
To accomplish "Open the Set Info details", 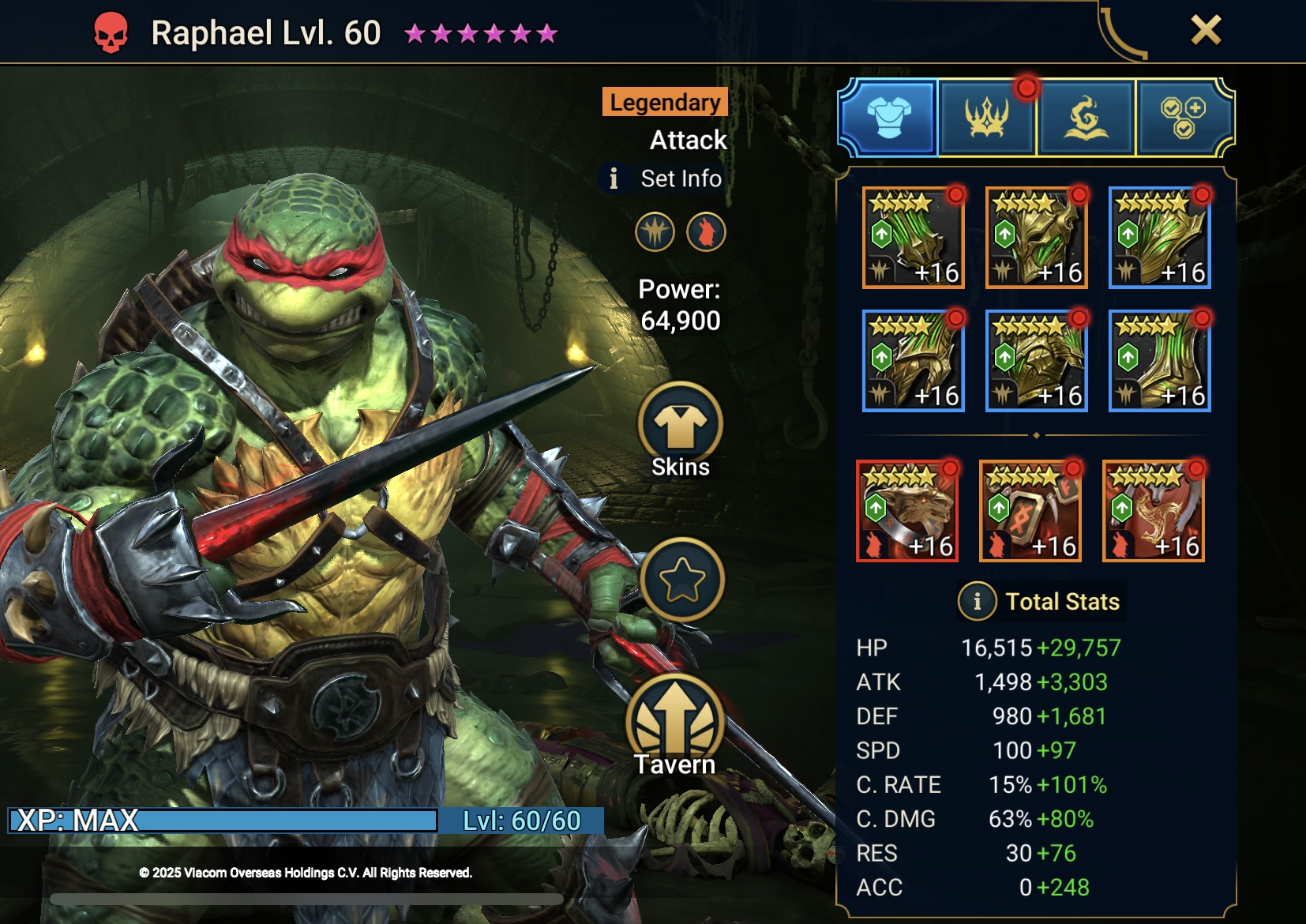I will click(663, 178).
